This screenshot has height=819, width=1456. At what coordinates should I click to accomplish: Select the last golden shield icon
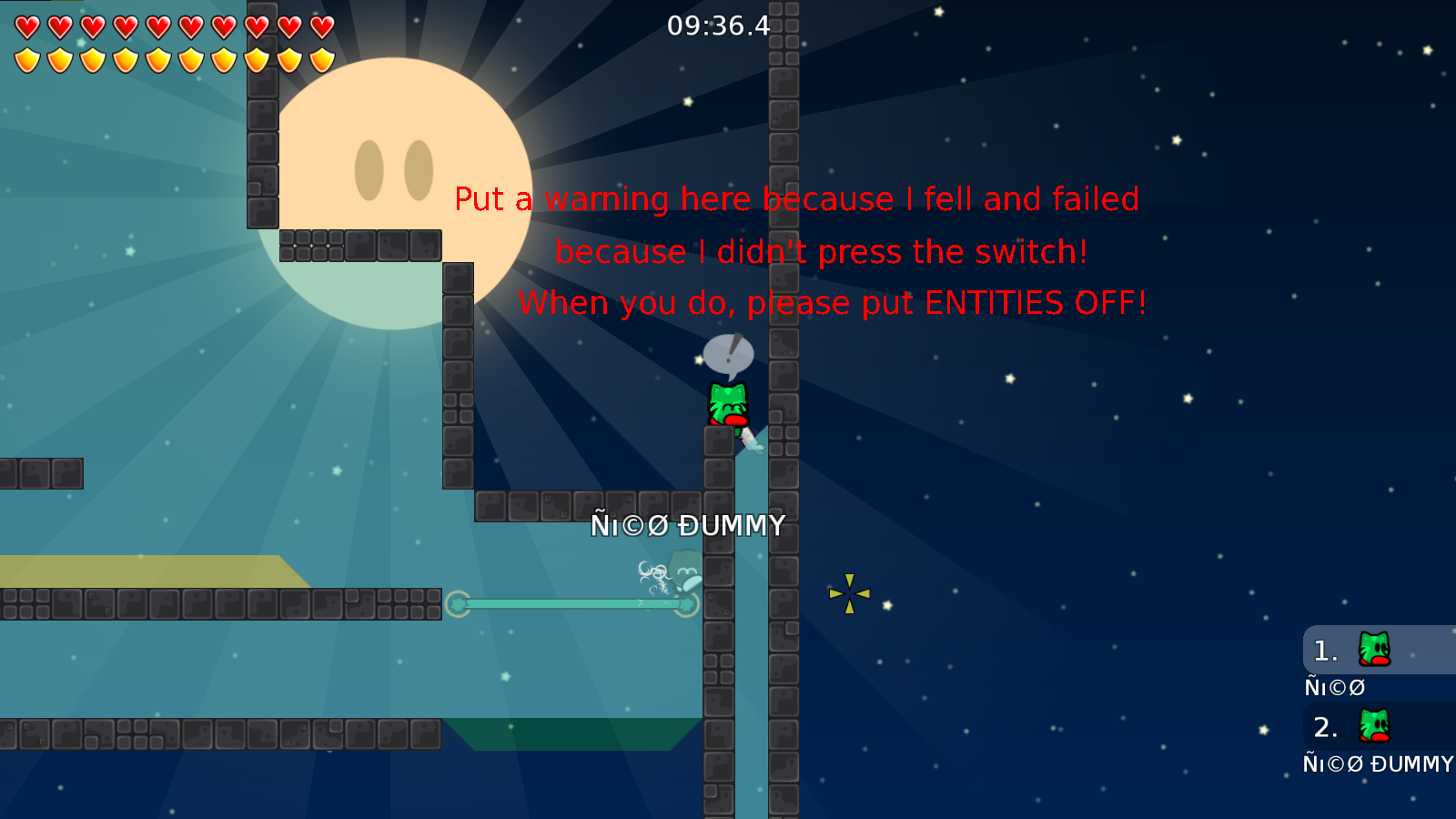pos(320,58)
